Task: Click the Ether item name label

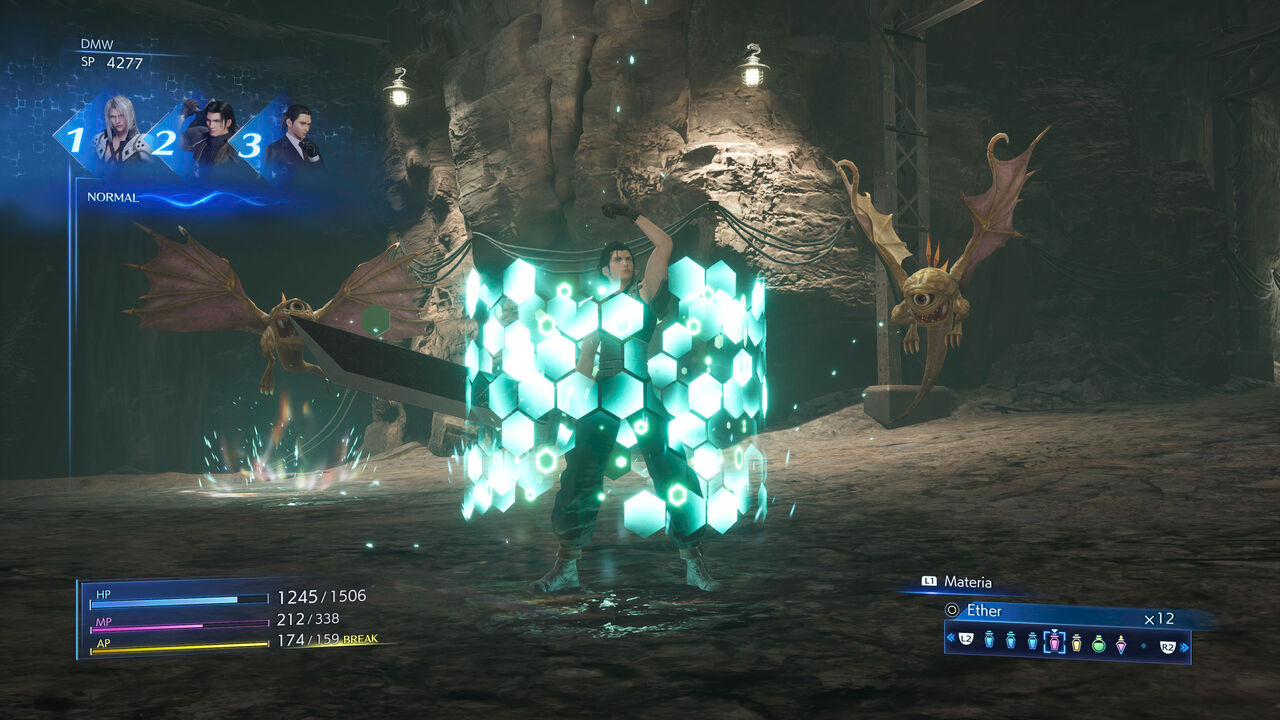Action: 984,610
